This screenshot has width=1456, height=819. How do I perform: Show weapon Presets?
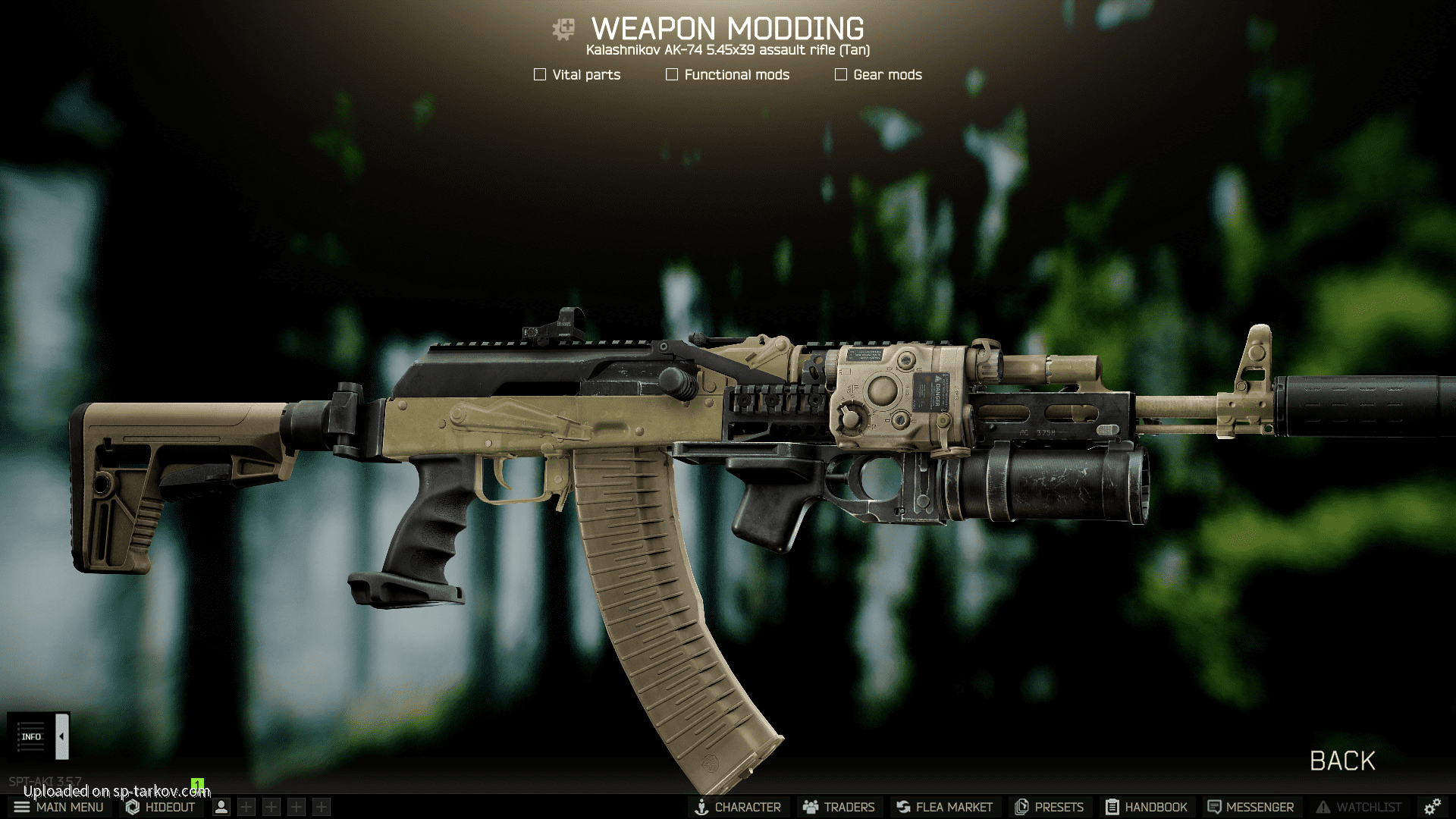pos(1050,807)
